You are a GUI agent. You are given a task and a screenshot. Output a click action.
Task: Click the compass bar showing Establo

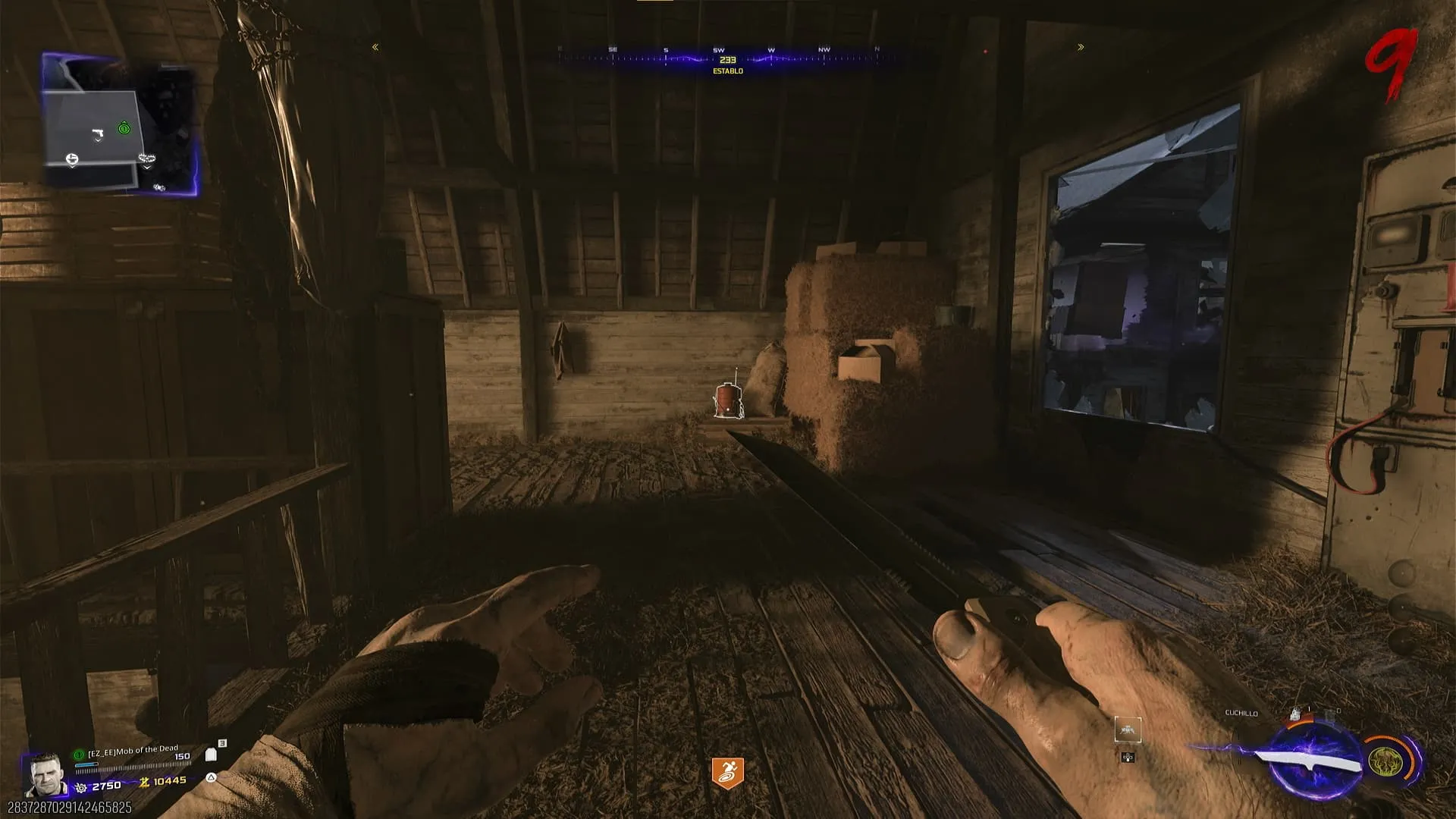tap(727, 59)
